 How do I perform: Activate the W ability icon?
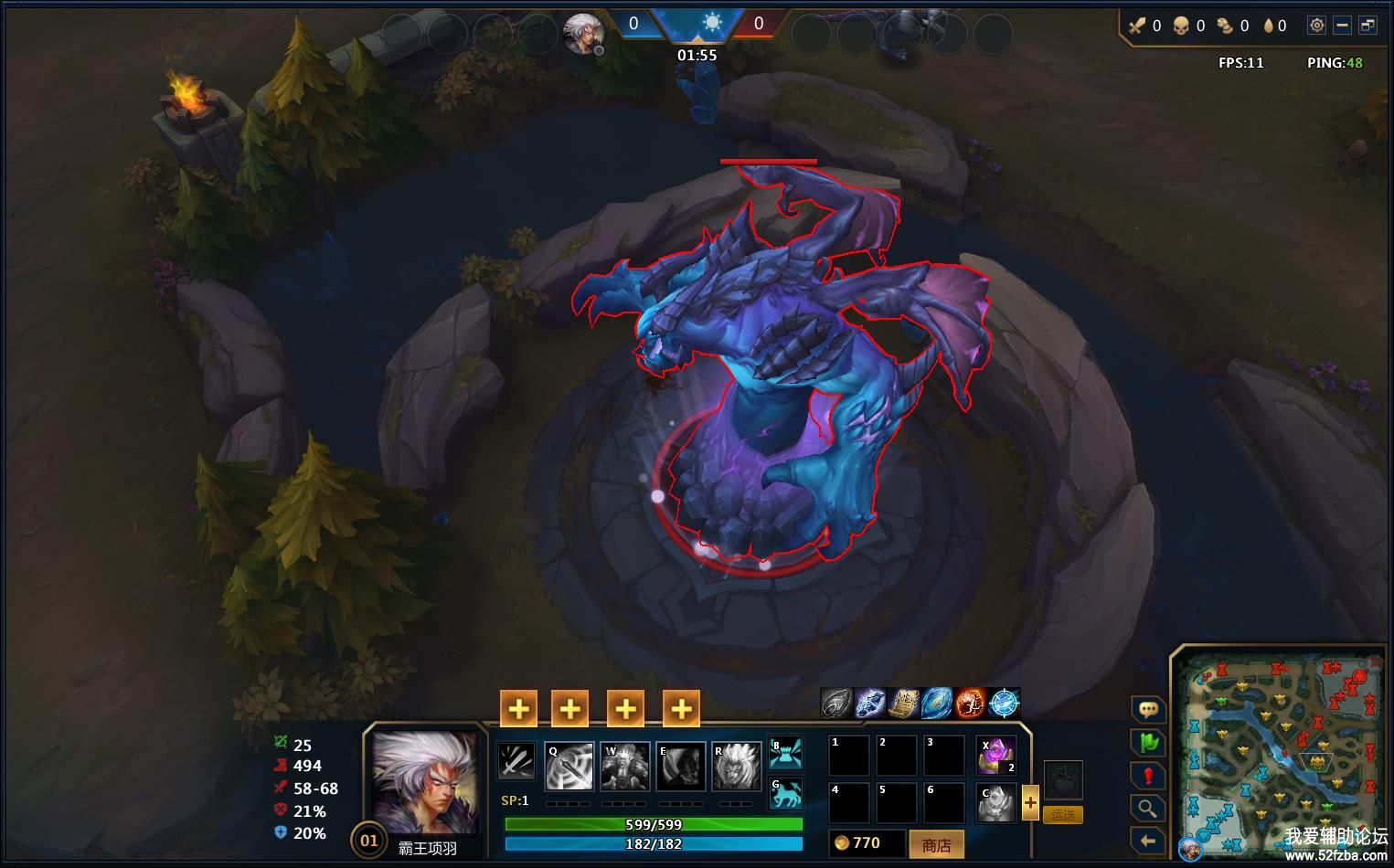(625, 766)
